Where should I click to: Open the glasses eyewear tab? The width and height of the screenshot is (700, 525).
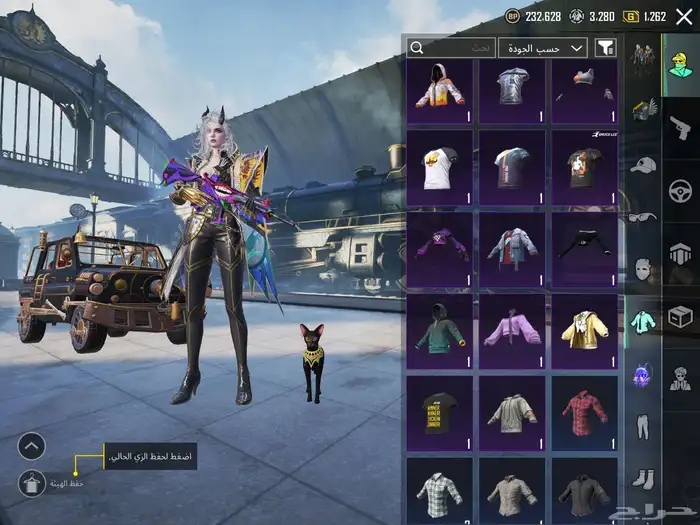[x=643, y=216]
